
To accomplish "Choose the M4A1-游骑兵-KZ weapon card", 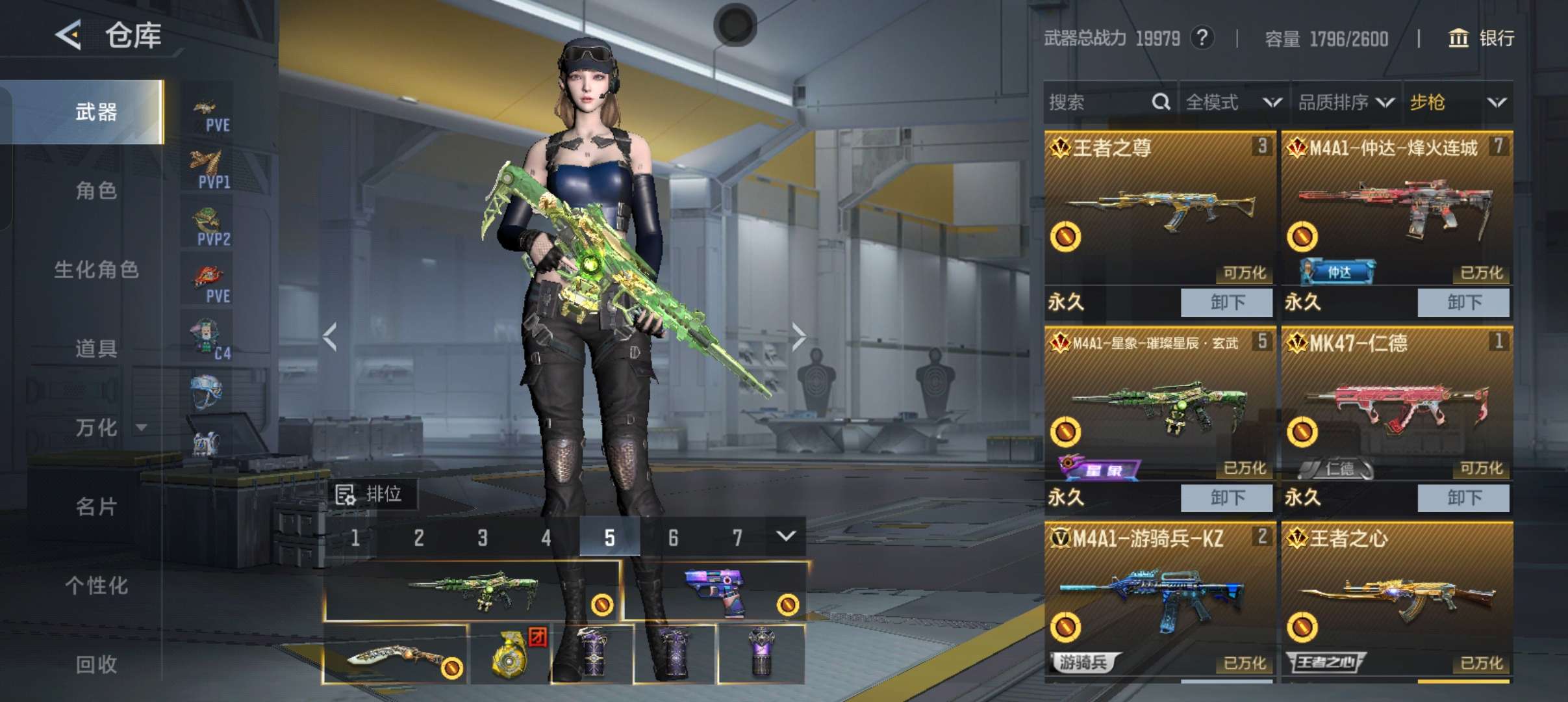I will (x=1159, y=598).
